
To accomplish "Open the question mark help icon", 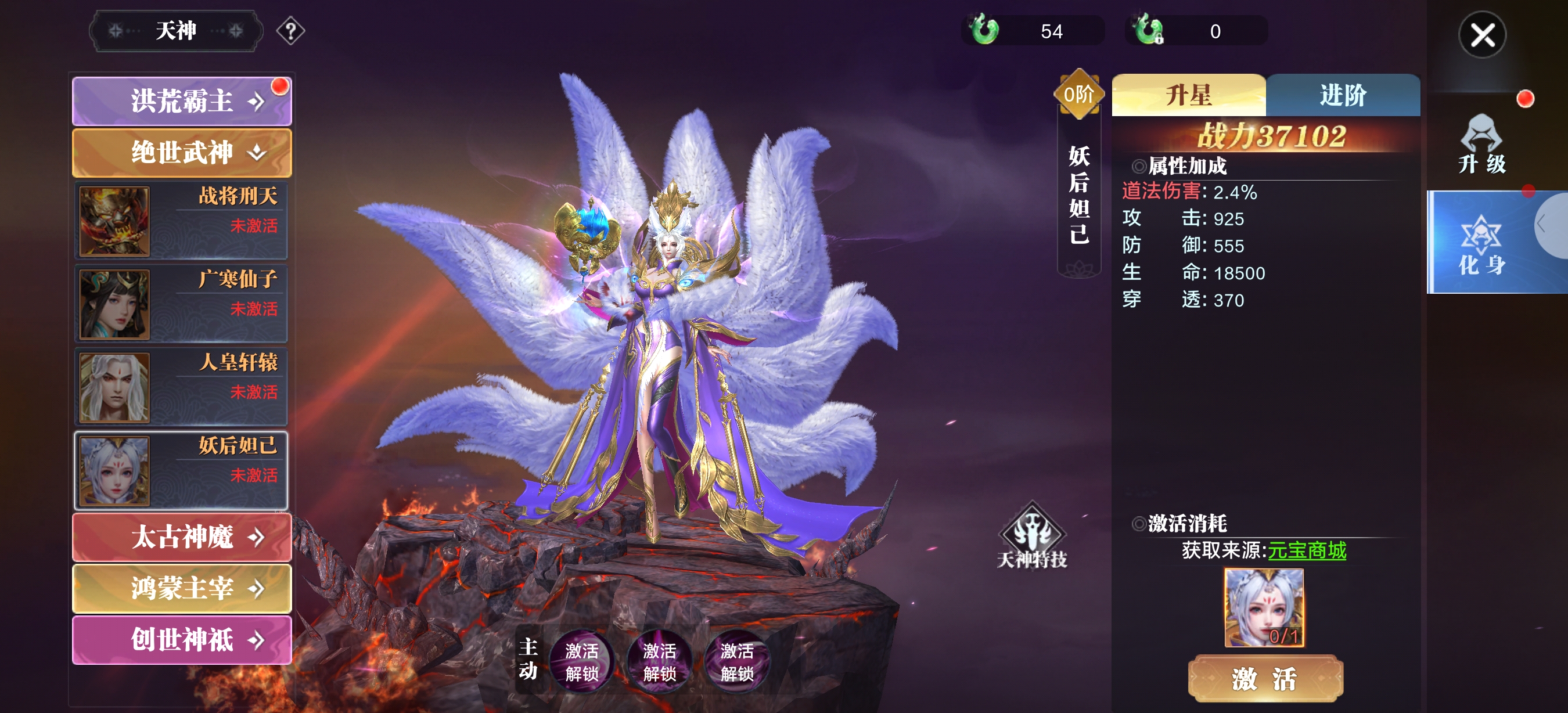I will coord(290,31).
